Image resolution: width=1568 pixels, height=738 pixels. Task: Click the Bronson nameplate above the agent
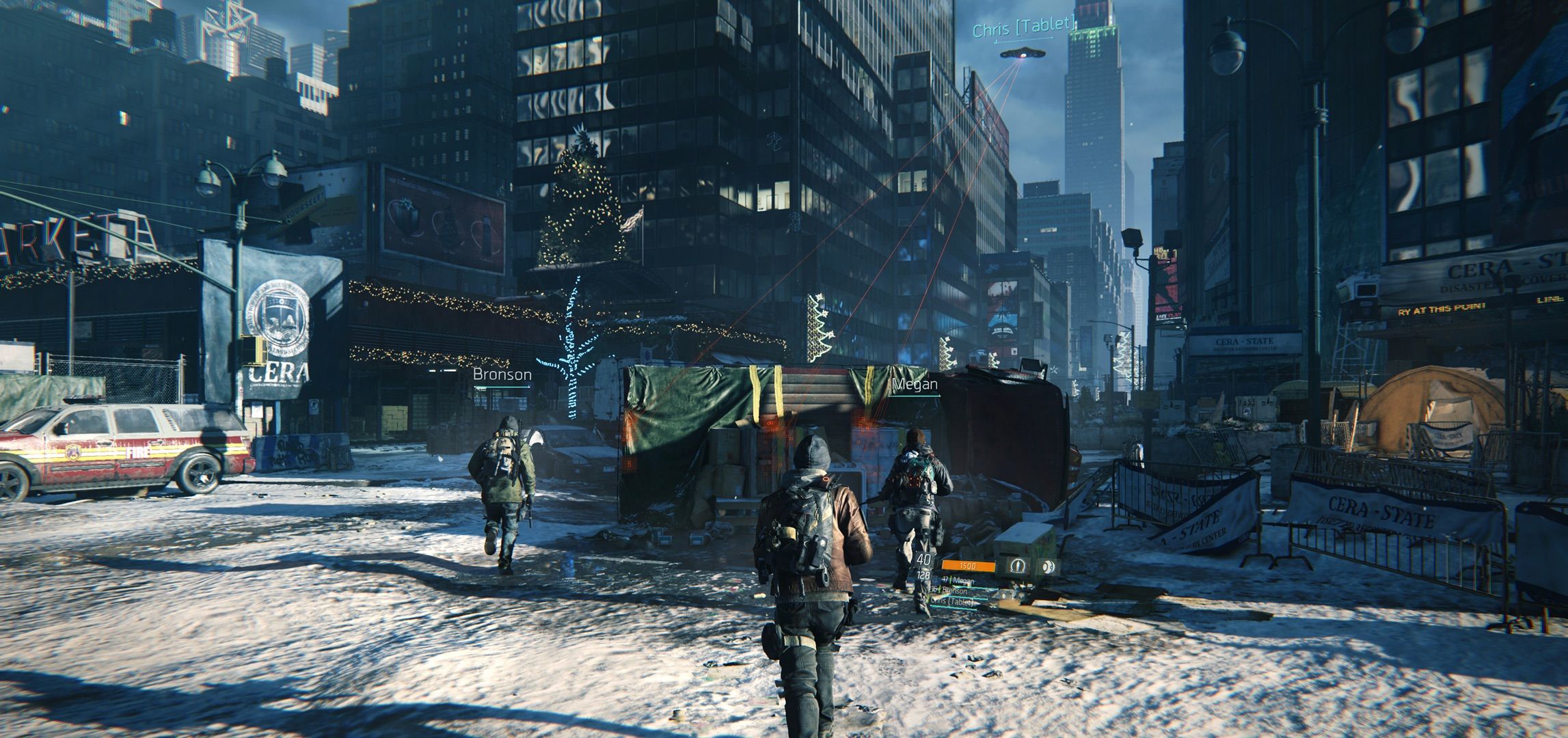501,374
